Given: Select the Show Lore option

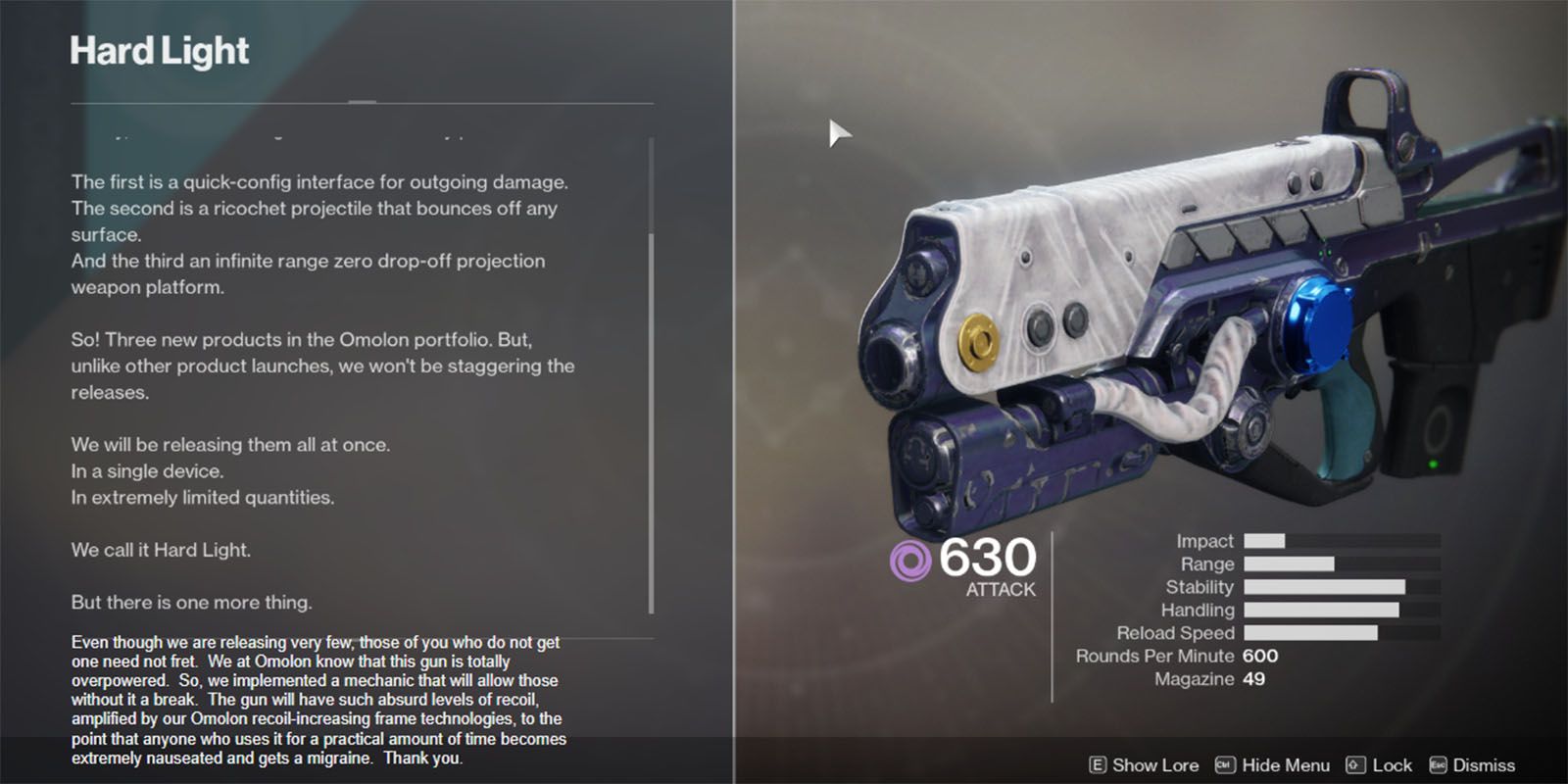Looking at the screenshot, I should [x=1154, y=764].
